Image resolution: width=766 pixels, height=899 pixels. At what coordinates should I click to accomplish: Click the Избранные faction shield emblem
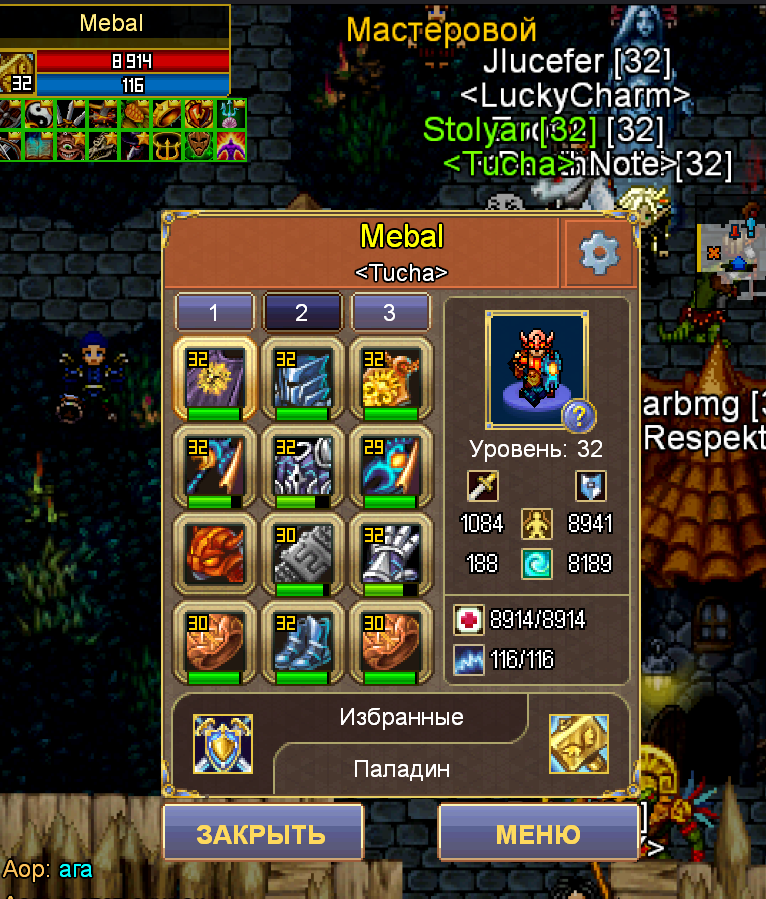pyautogui.click(x=222, y=743)
